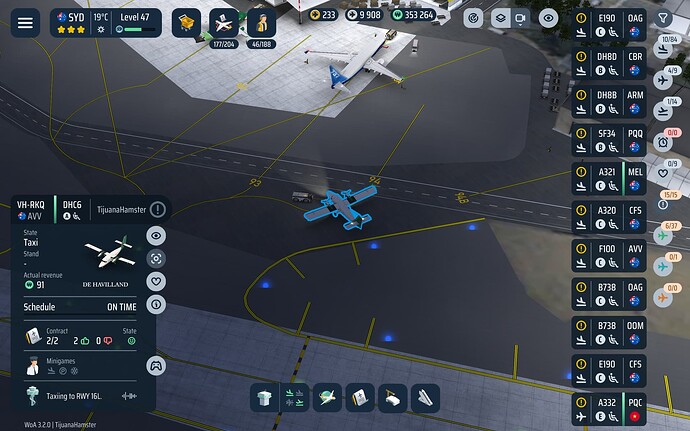This screenshot has width=690, height=431.
Task: Switch the camera view mode
Action: pos(519,18)
